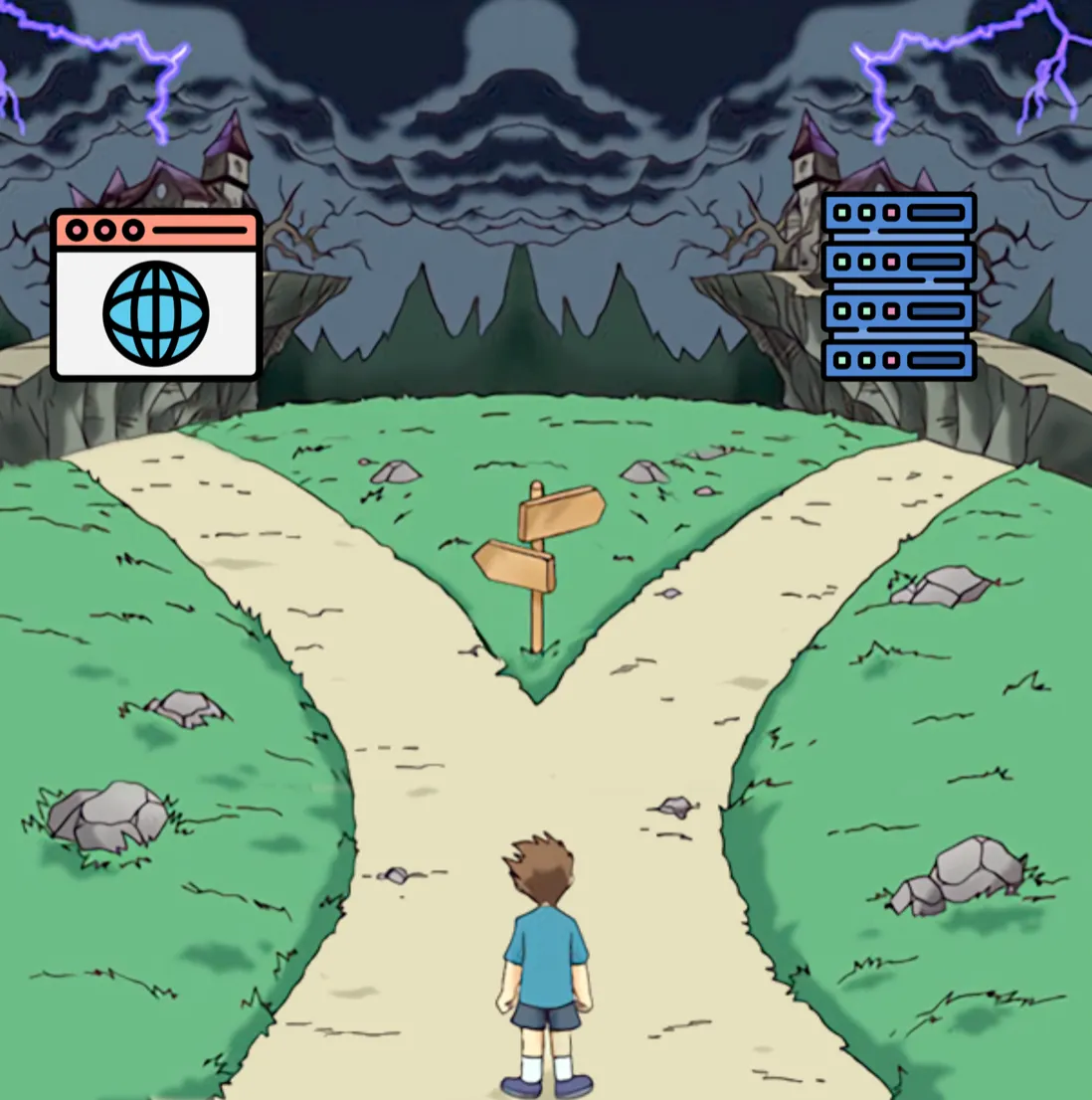Choose the browser window globe icon

click(x=156, y=295)
